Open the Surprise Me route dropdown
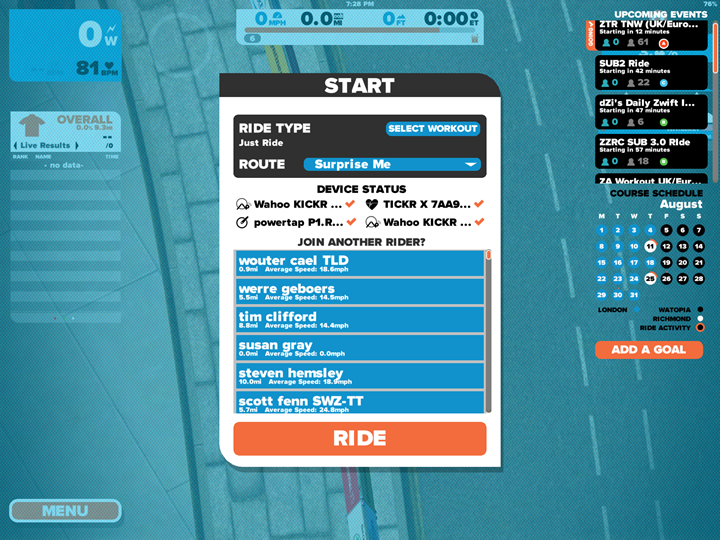720x540 pixels. pyautogui.click(x=392, y=164)
